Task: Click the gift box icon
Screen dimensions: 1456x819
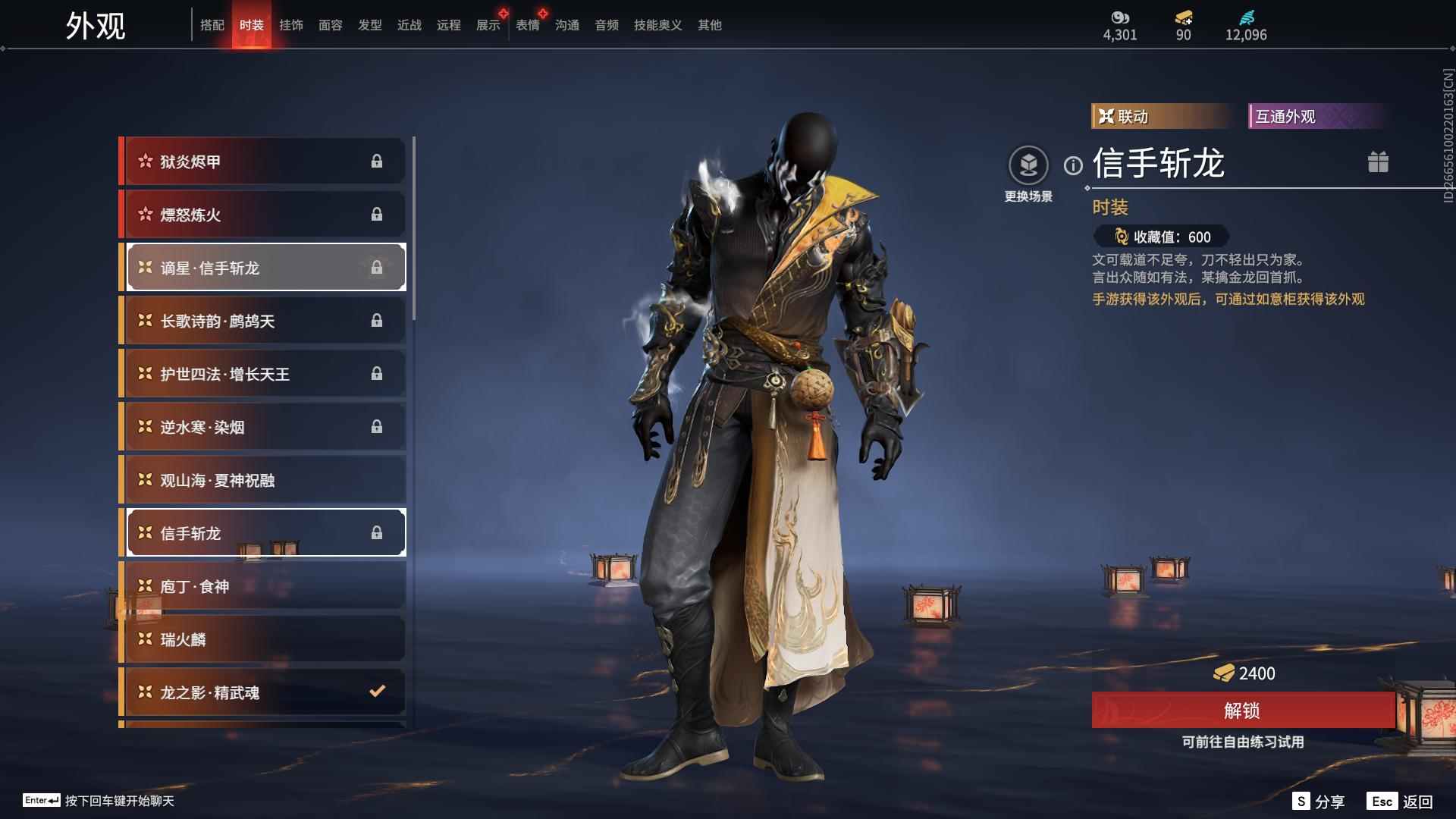Action: click(1378, 162)
